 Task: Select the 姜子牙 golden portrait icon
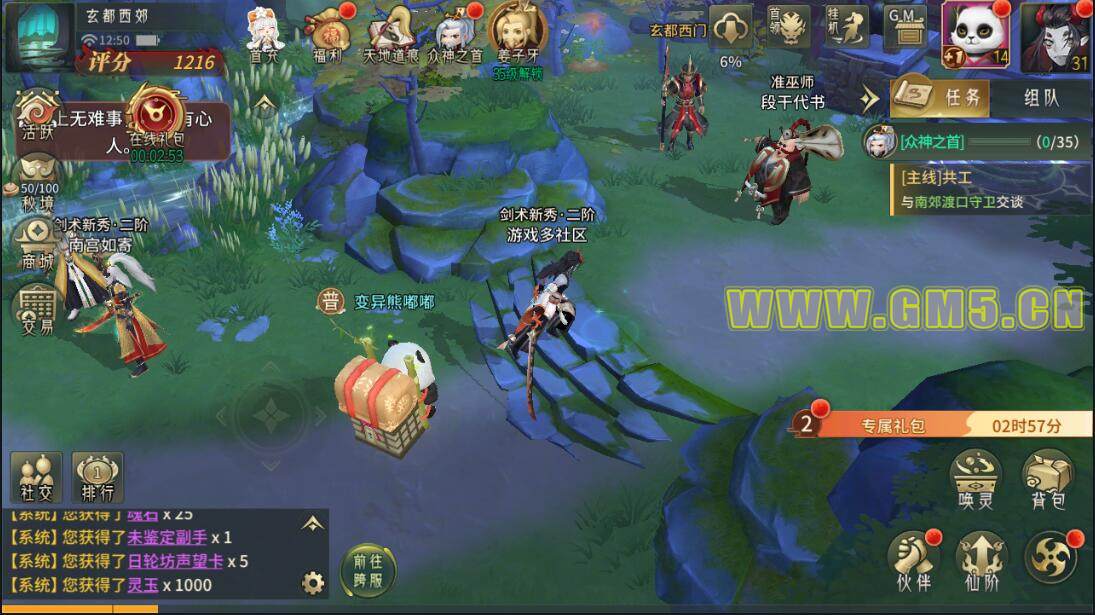click(x=517, y=32)
